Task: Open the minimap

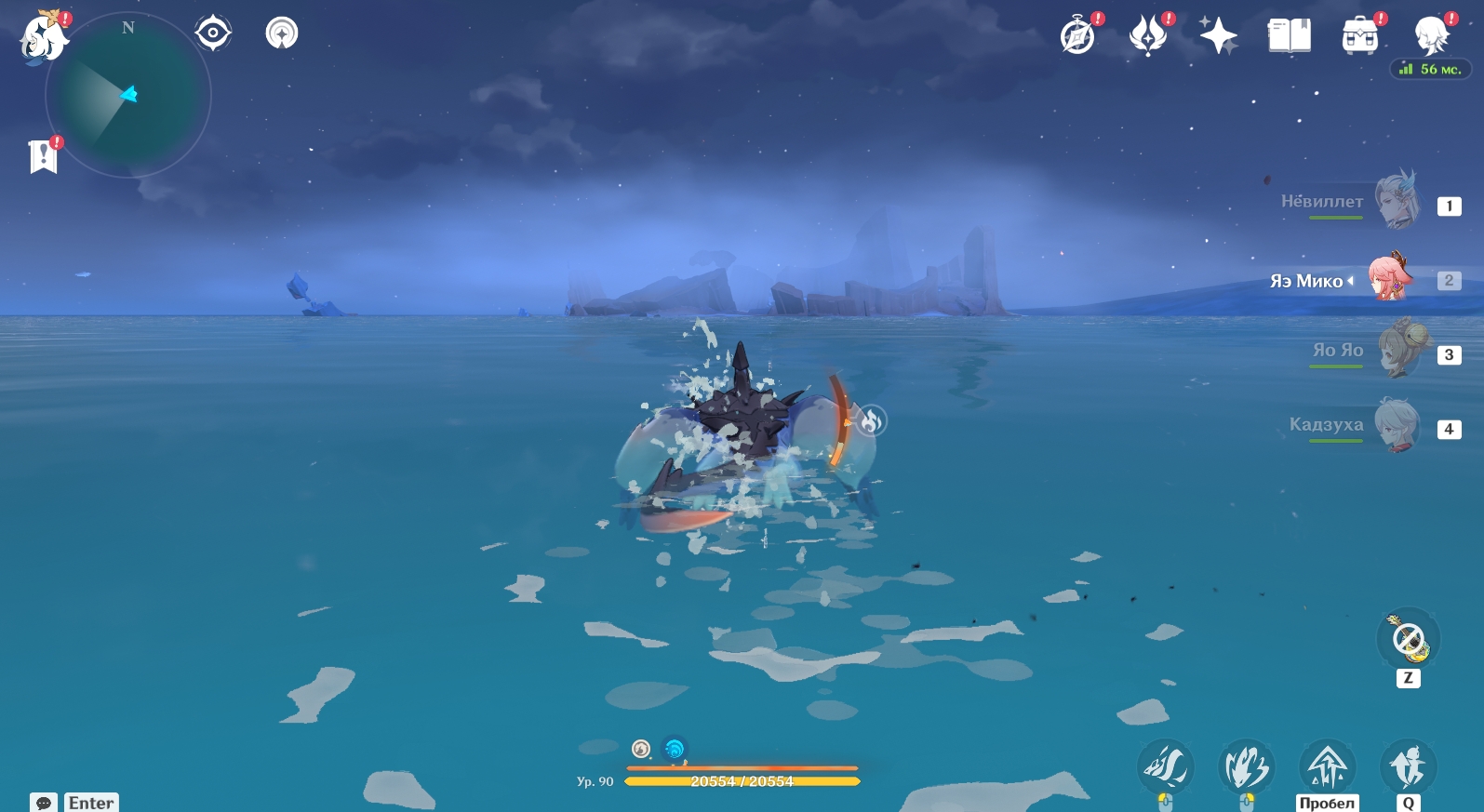Action: [128, 96]
